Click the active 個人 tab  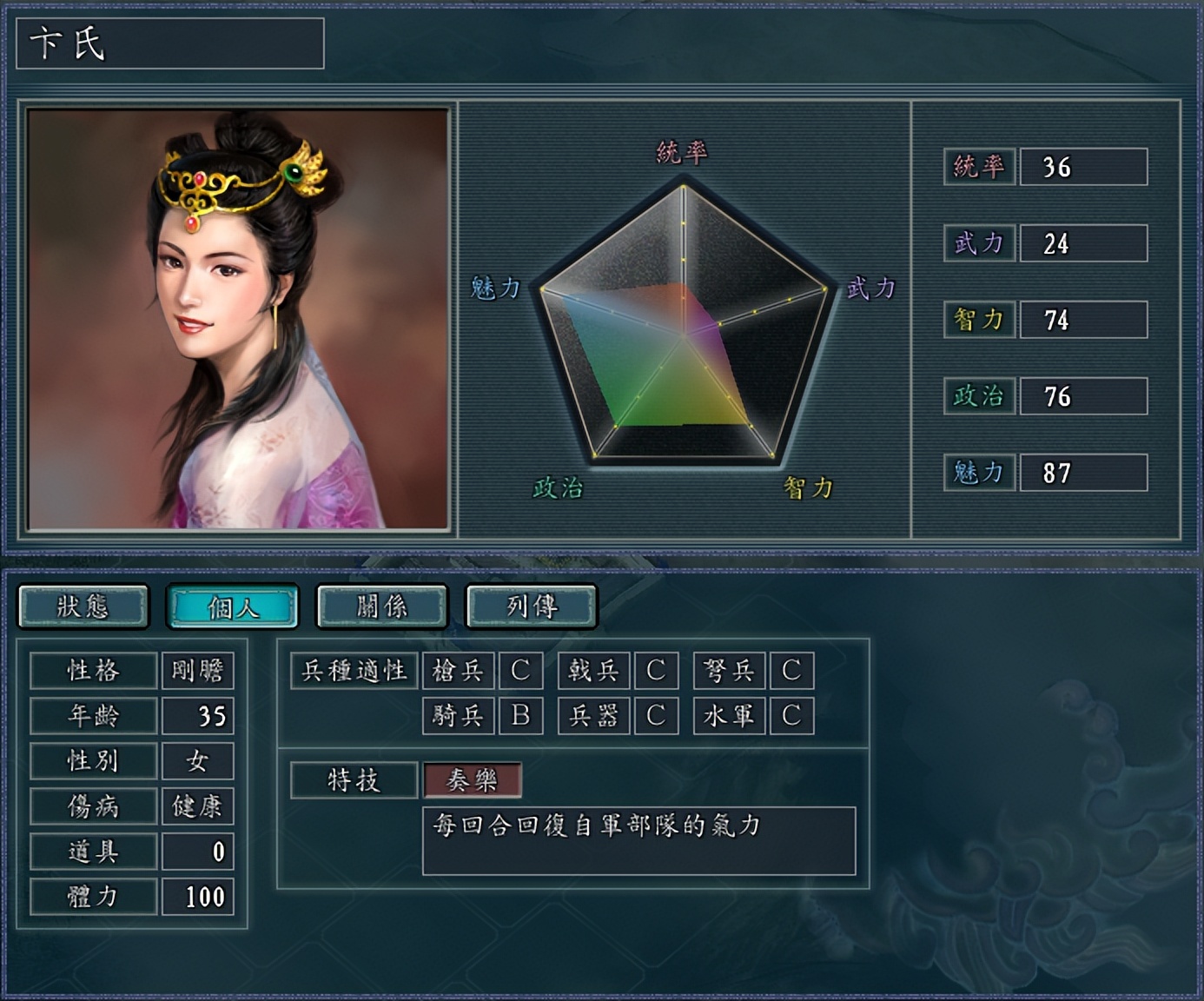click(233, 607)
